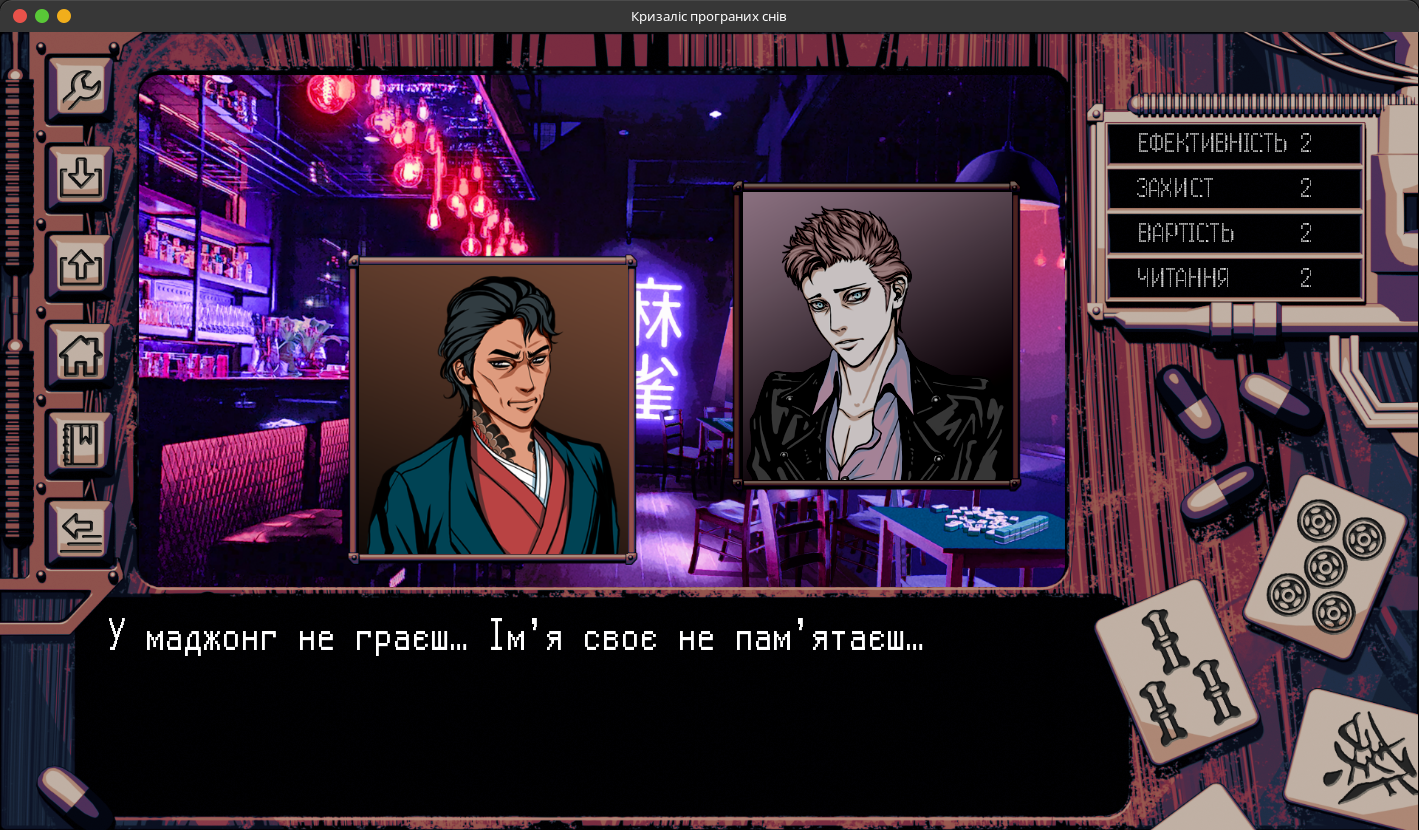Return to the main menu via the house icon
Screen dimensions: 1419x830
click(80, 355)
